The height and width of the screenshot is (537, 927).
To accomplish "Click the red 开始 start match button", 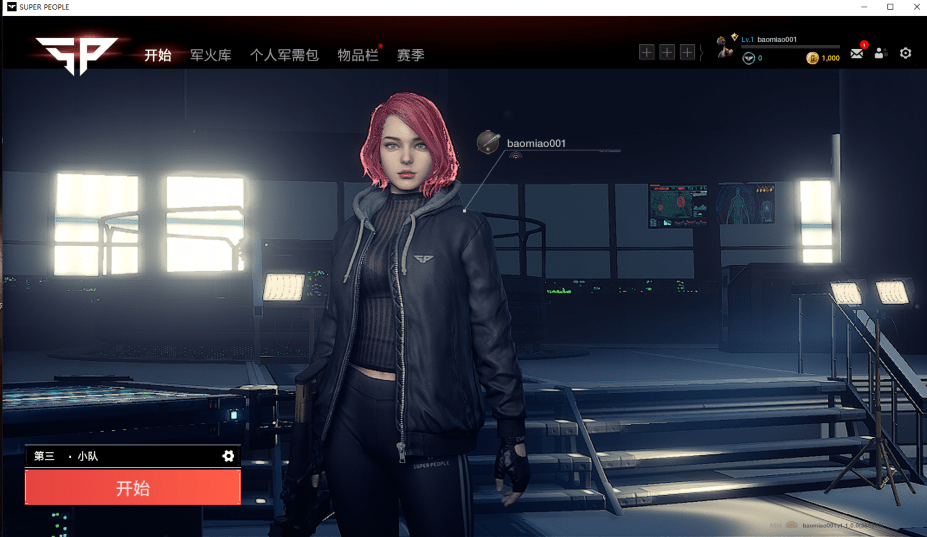I will click(133, 488).
